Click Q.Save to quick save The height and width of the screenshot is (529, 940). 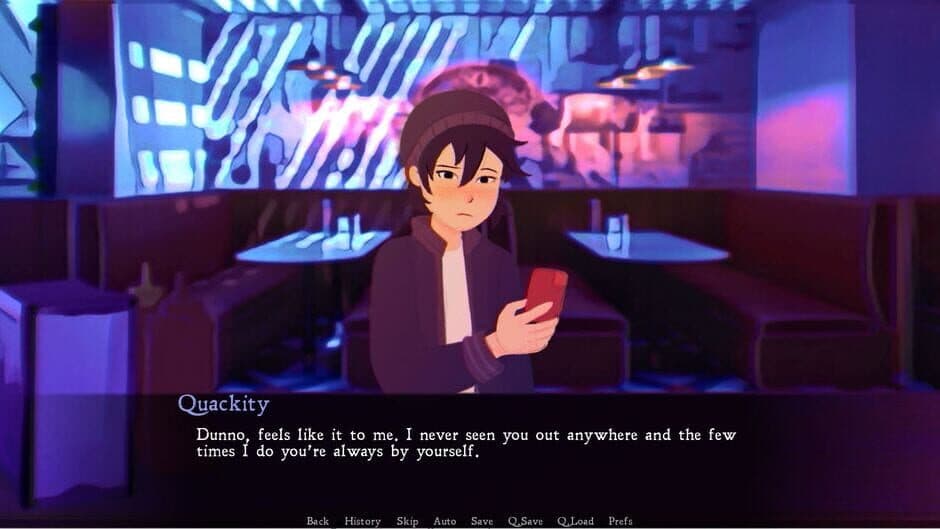(x=525, y=521)
